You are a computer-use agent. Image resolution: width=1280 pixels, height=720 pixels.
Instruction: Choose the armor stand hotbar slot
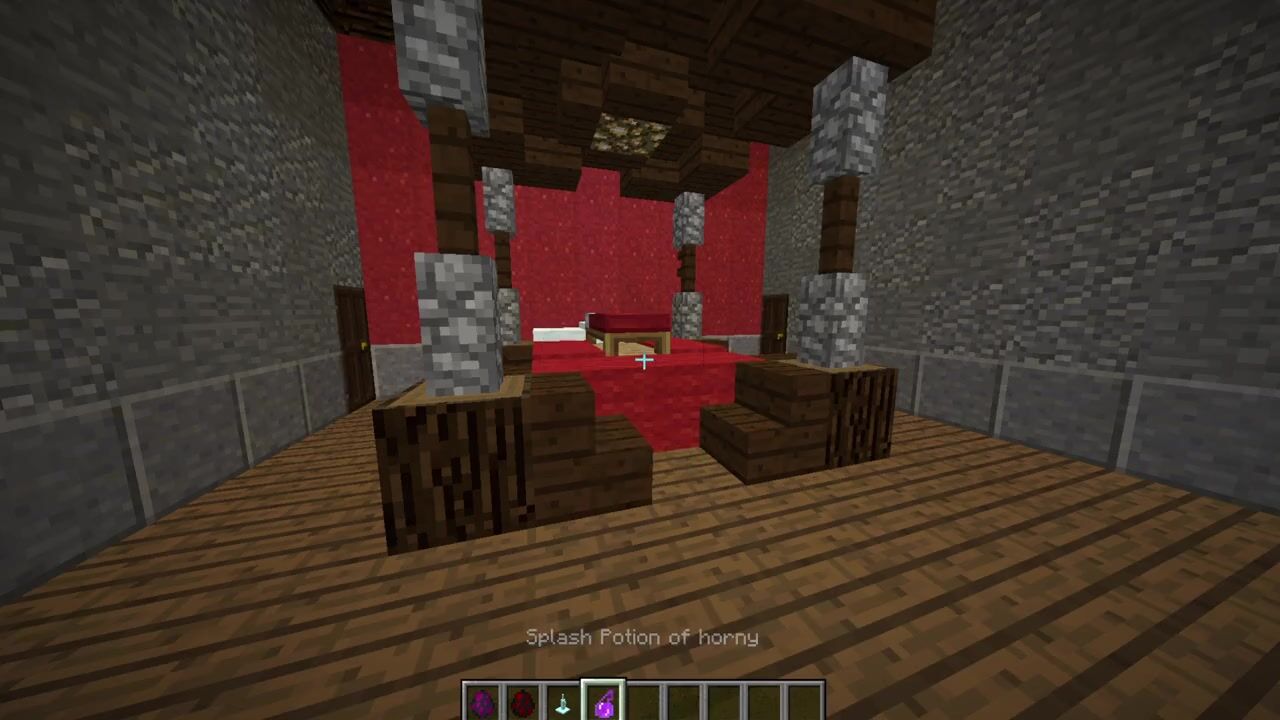tap(562, 703)
